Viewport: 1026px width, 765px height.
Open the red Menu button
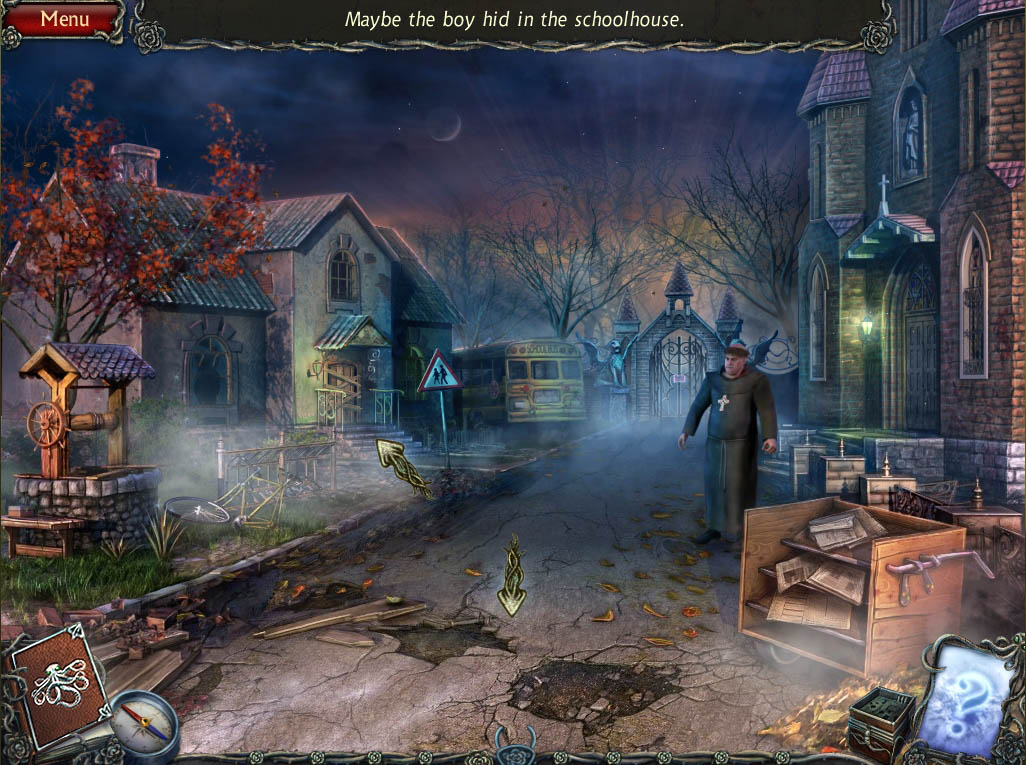62,19
